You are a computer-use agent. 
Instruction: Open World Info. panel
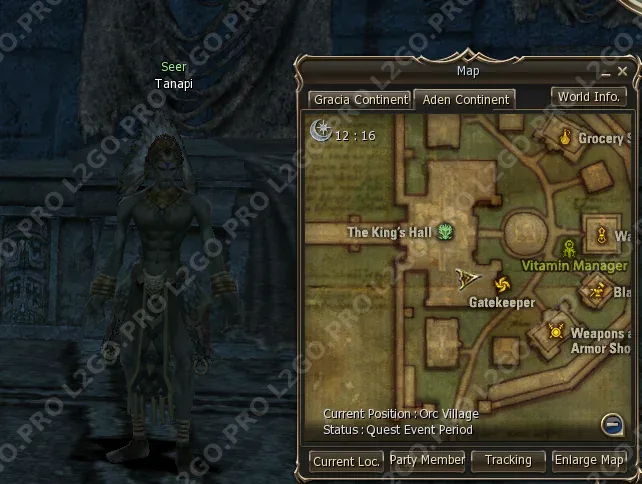589,97
